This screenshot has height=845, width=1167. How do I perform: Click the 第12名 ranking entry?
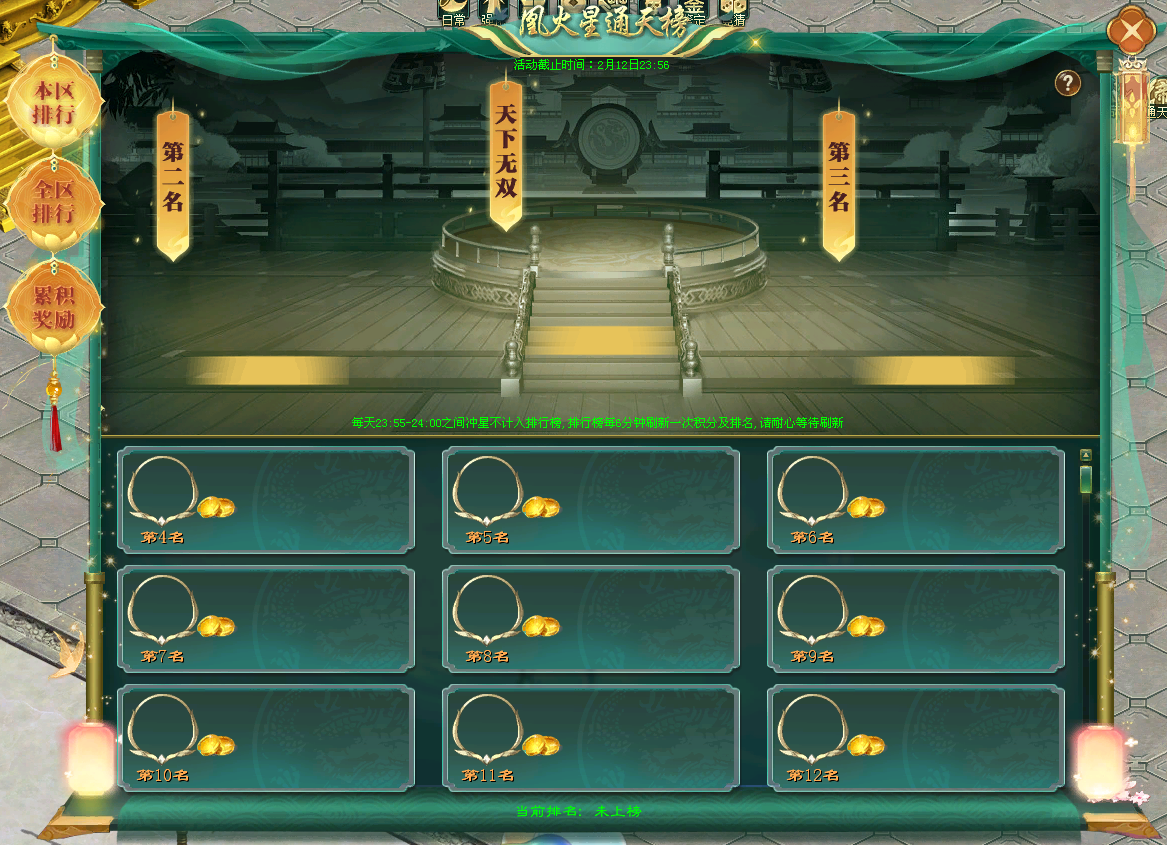pyautogui.click(x=915, y=738)
